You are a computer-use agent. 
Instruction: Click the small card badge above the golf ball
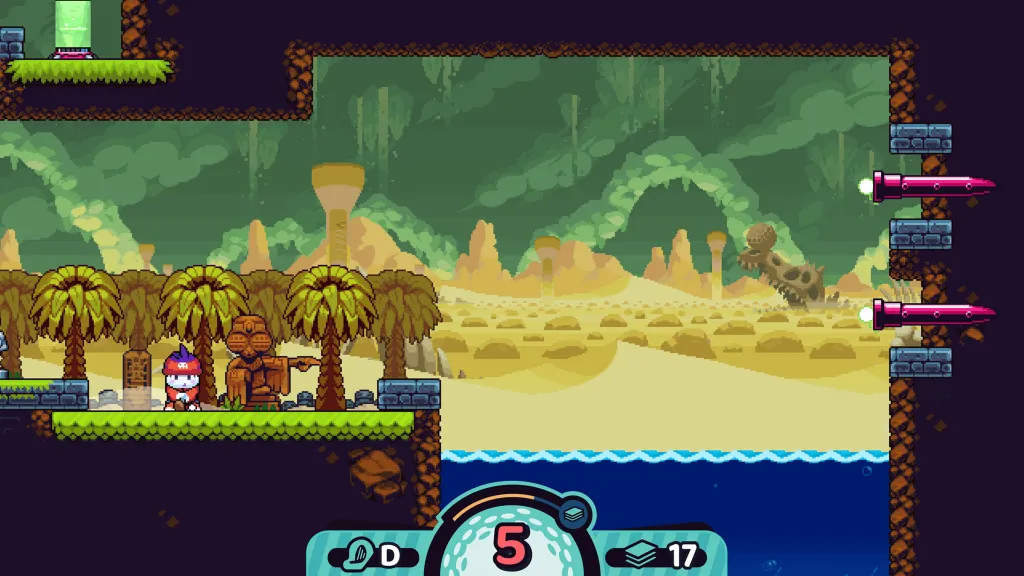(x=574, y=512)
